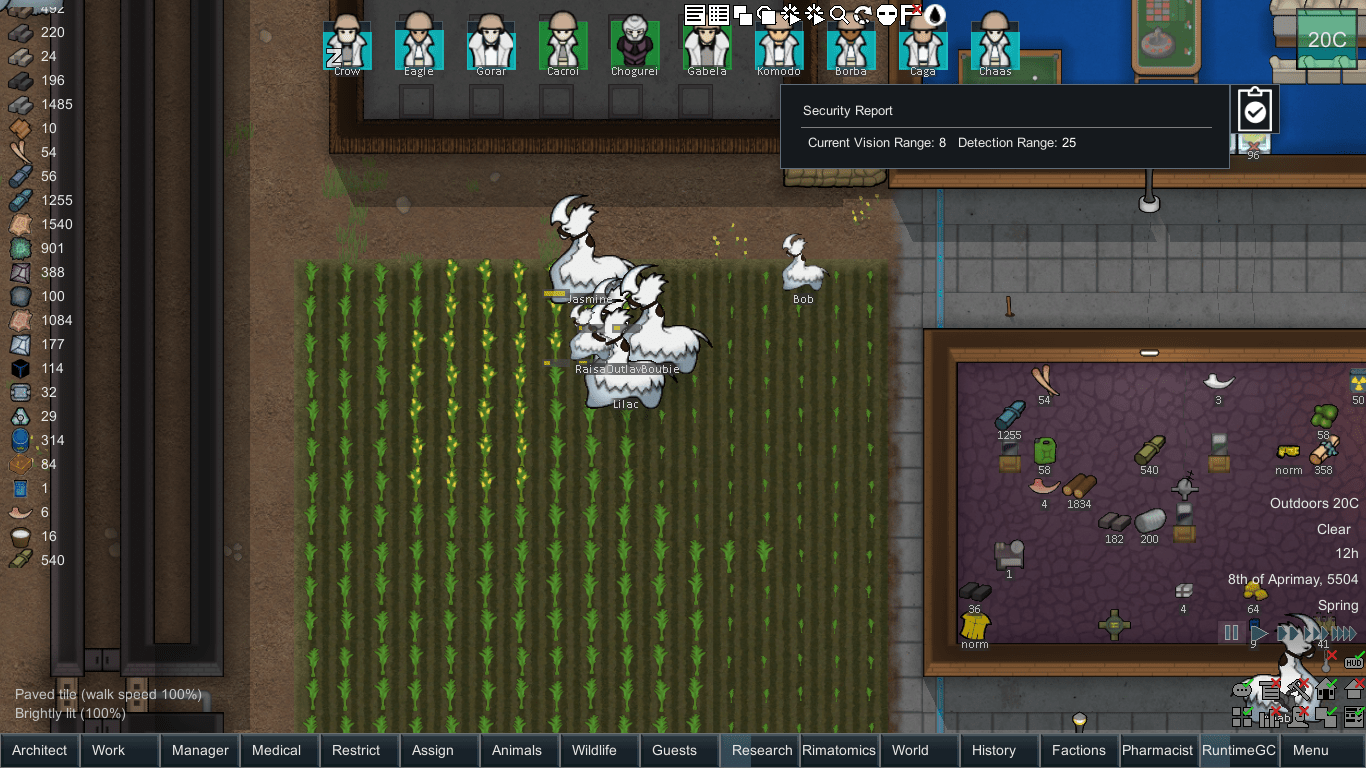
Task: Select the face mask icon in top toolbar
Action: click(x=884, y=14)
